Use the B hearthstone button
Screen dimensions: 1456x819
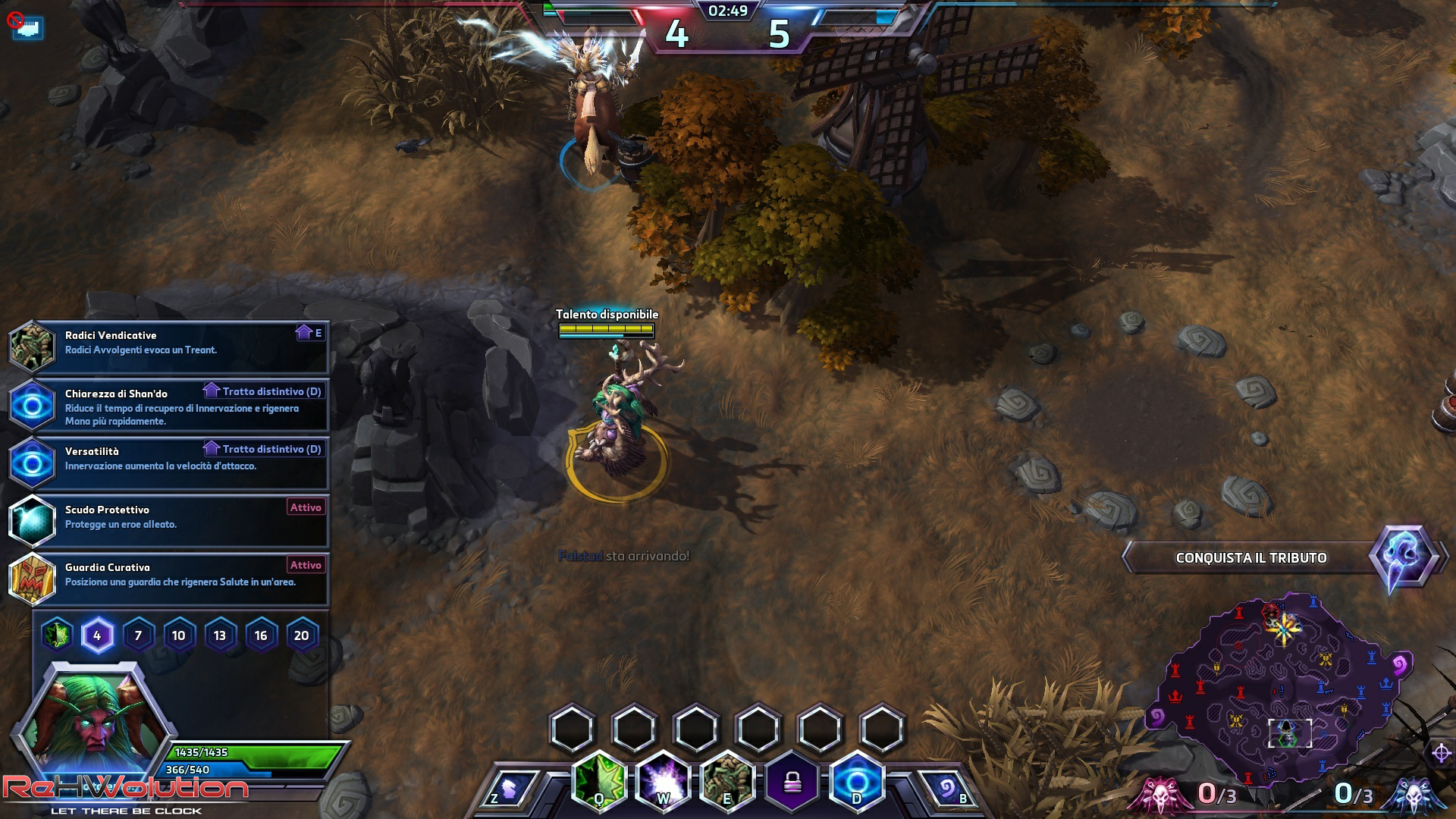pyautogui.click(x=948, y=789)
